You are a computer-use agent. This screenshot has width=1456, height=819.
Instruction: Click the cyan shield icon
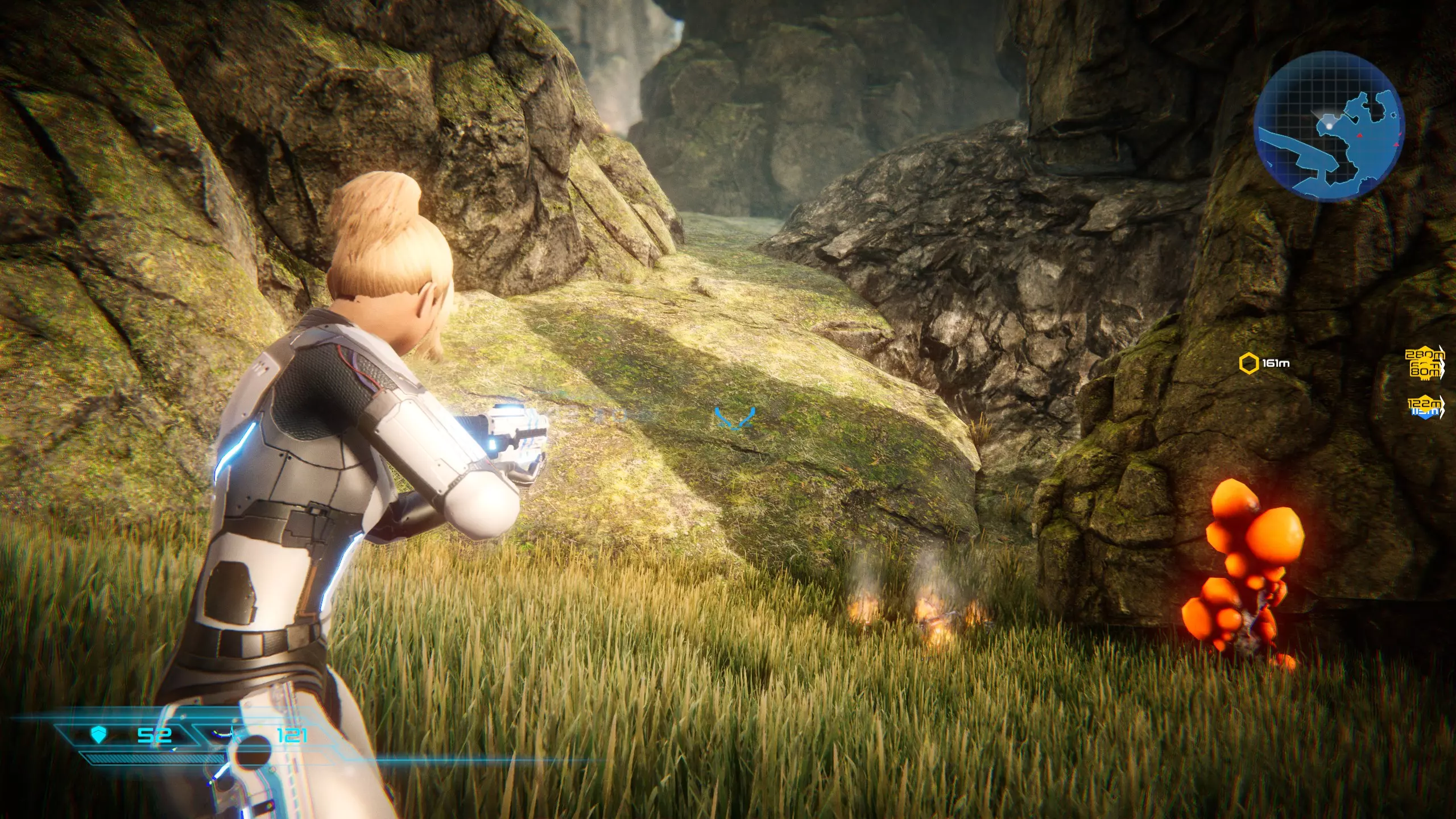coord(99,735)
